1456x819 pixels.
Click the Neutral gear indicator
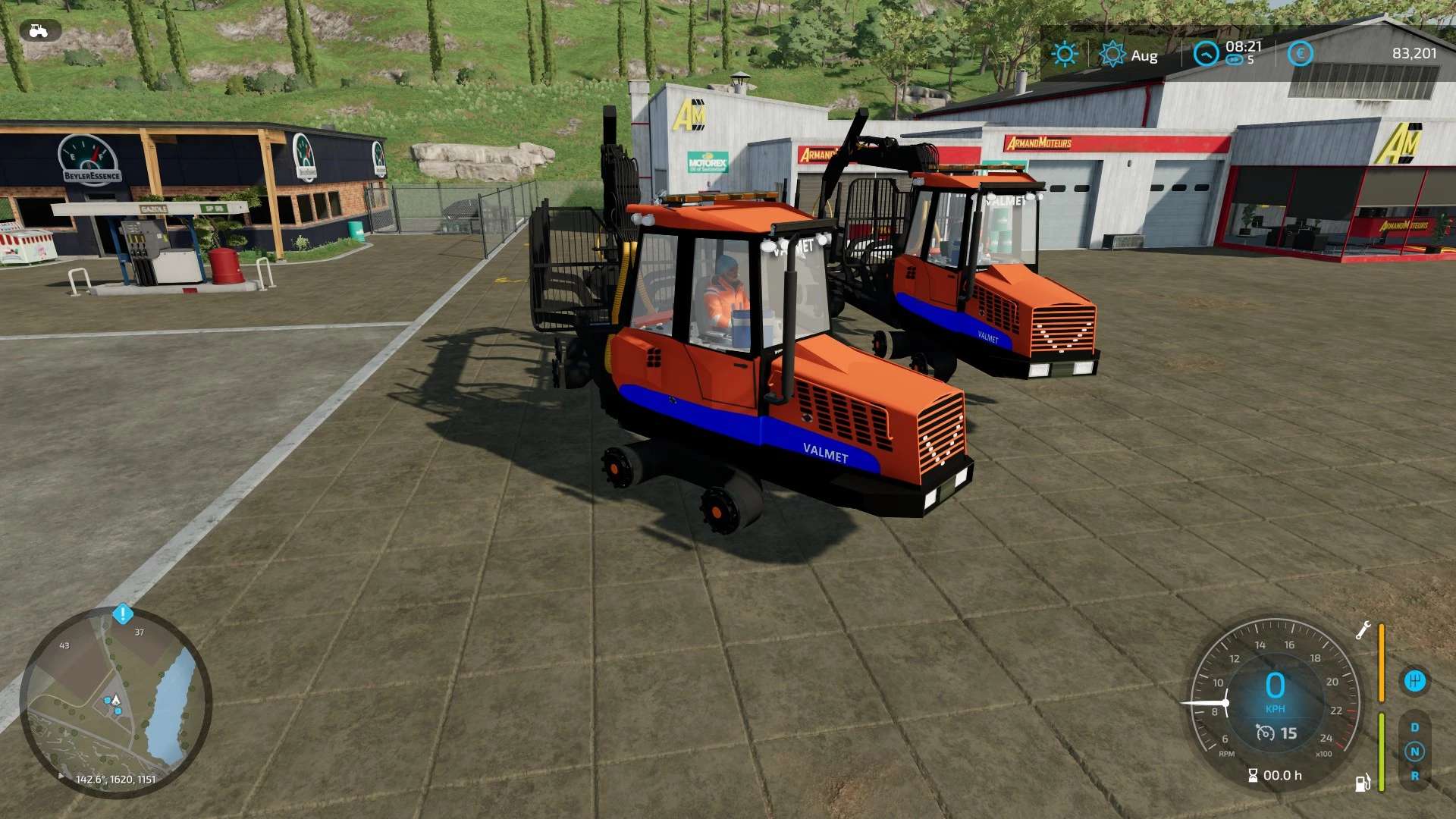1415,752
